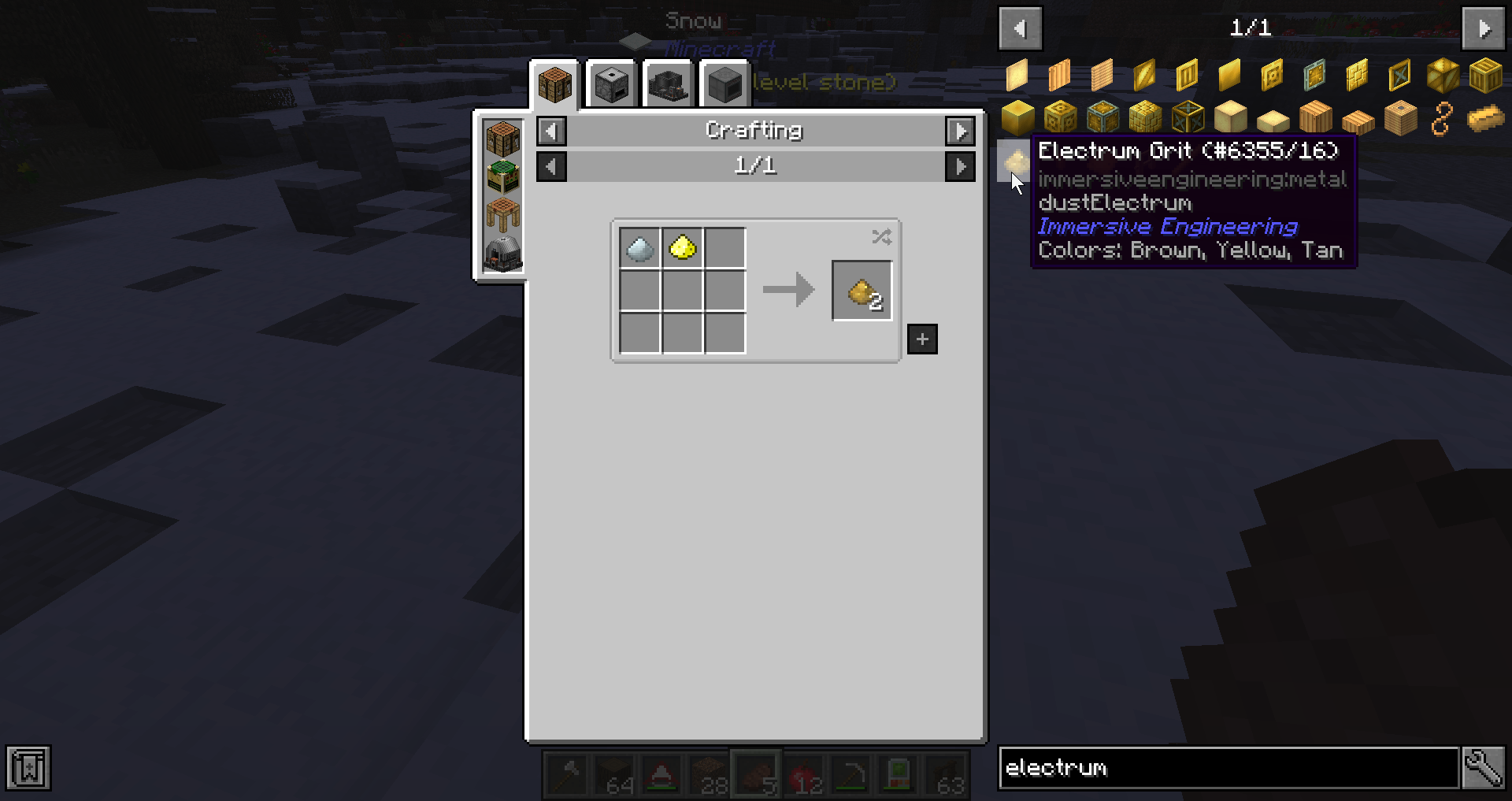Click the plus recipe transfer button
Viewport: 1512px width, 801px height.
(922, 339)
